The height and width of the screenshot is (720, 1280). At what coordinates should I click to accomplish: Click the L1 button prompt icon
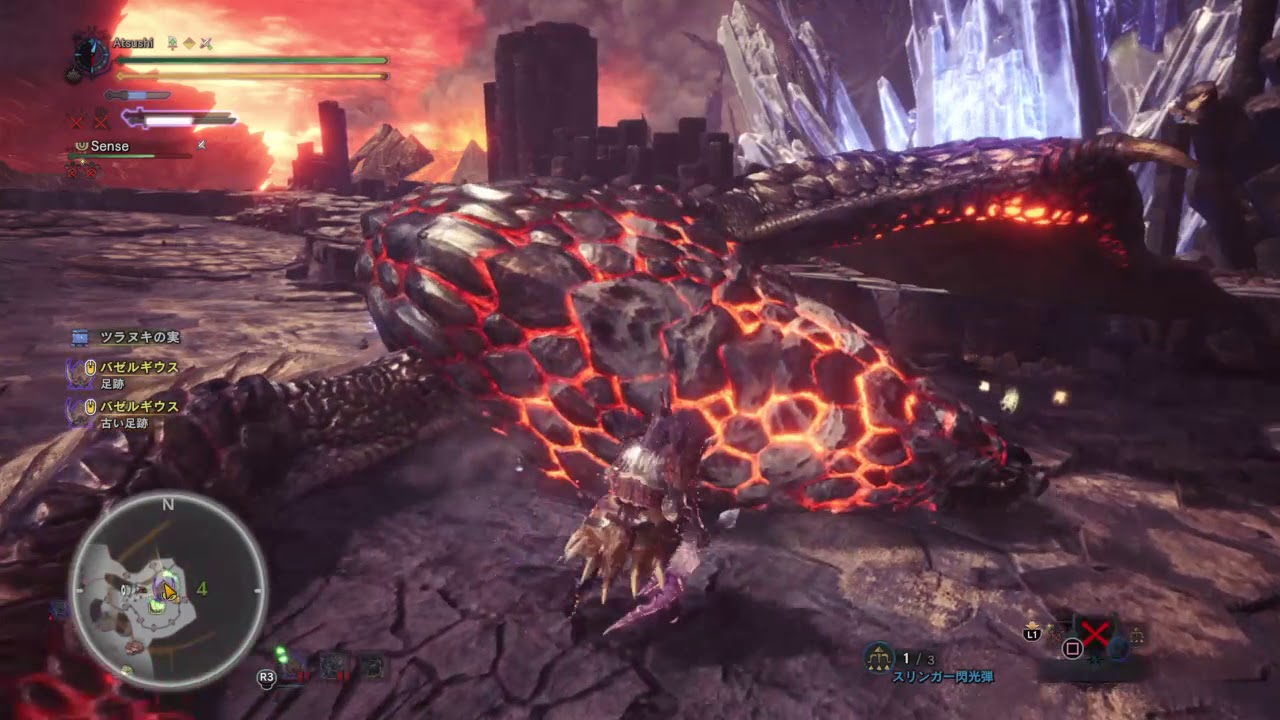tap(1033, 634)
